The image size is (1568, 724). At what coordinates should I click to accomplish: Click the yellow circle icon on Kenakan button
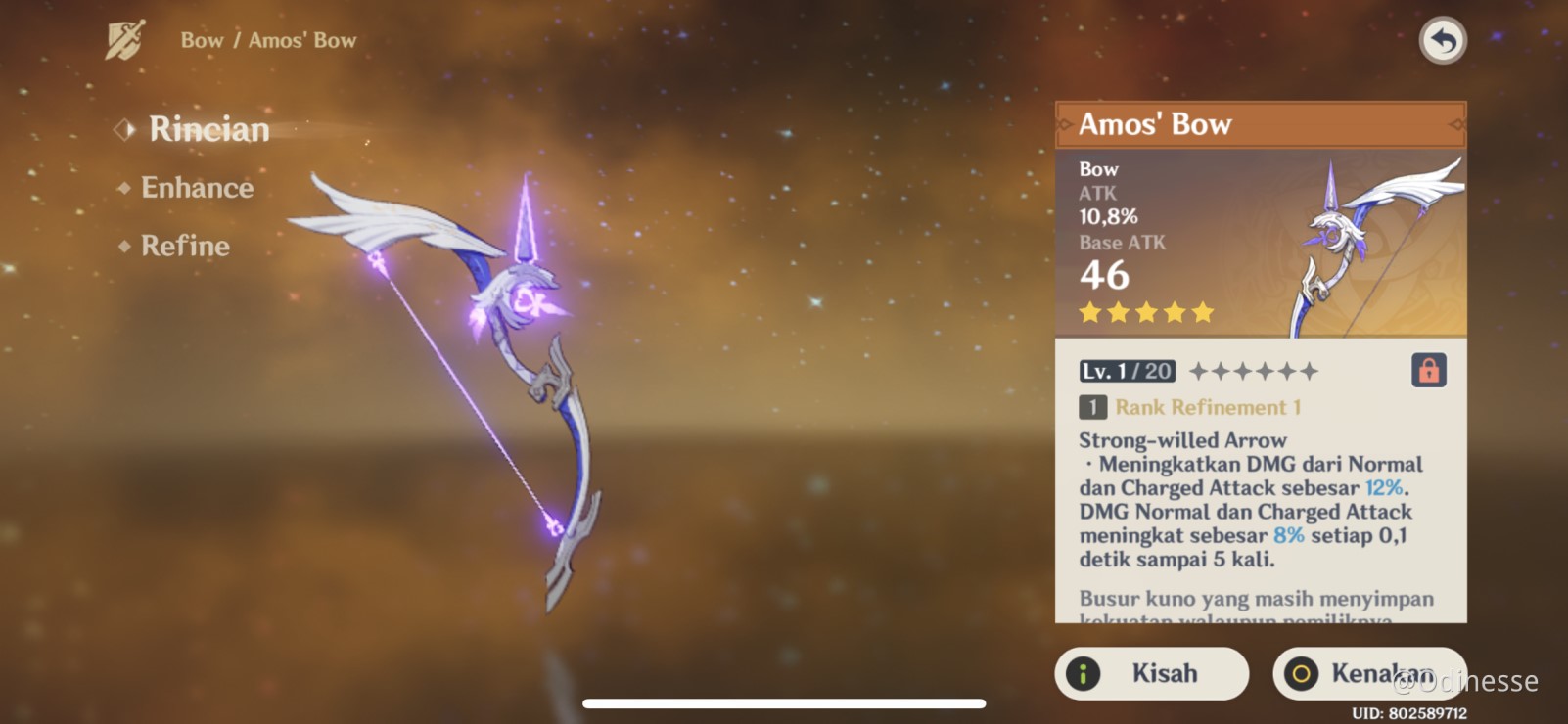point(1302,673)
